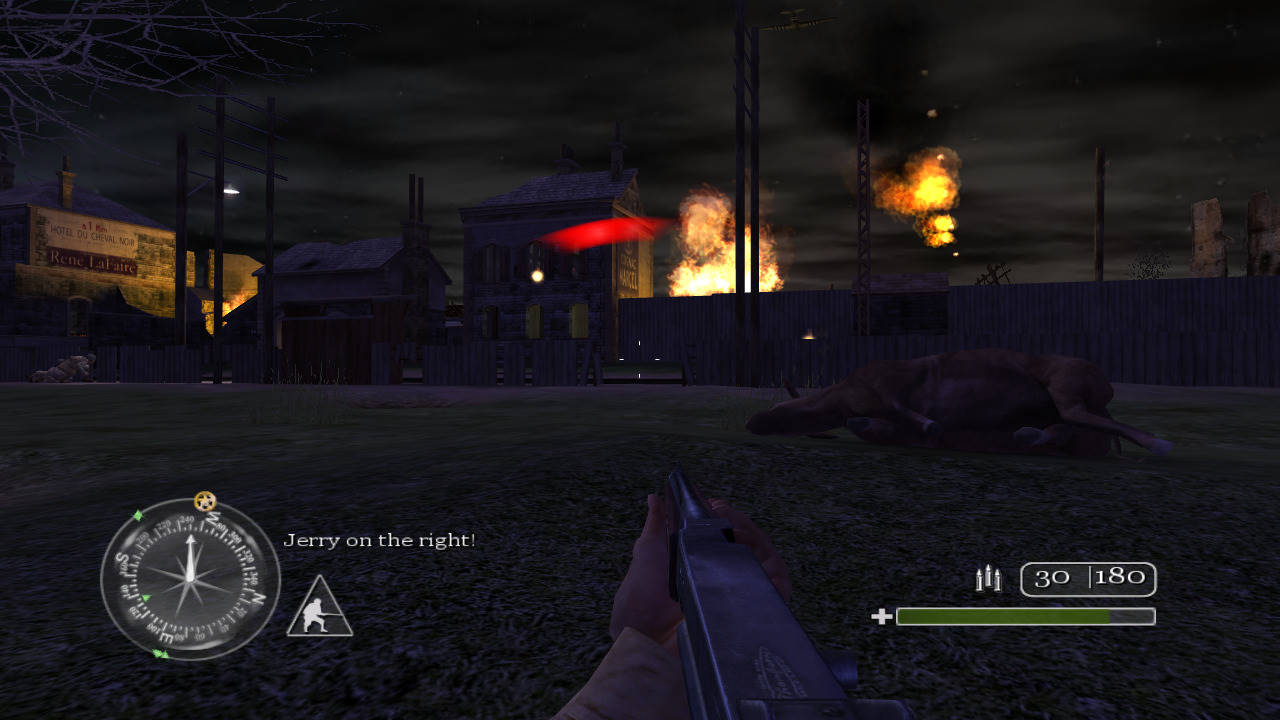The image size is (1280, 720).
Task: Click the gold star objective marker
Action: point(205,500)
